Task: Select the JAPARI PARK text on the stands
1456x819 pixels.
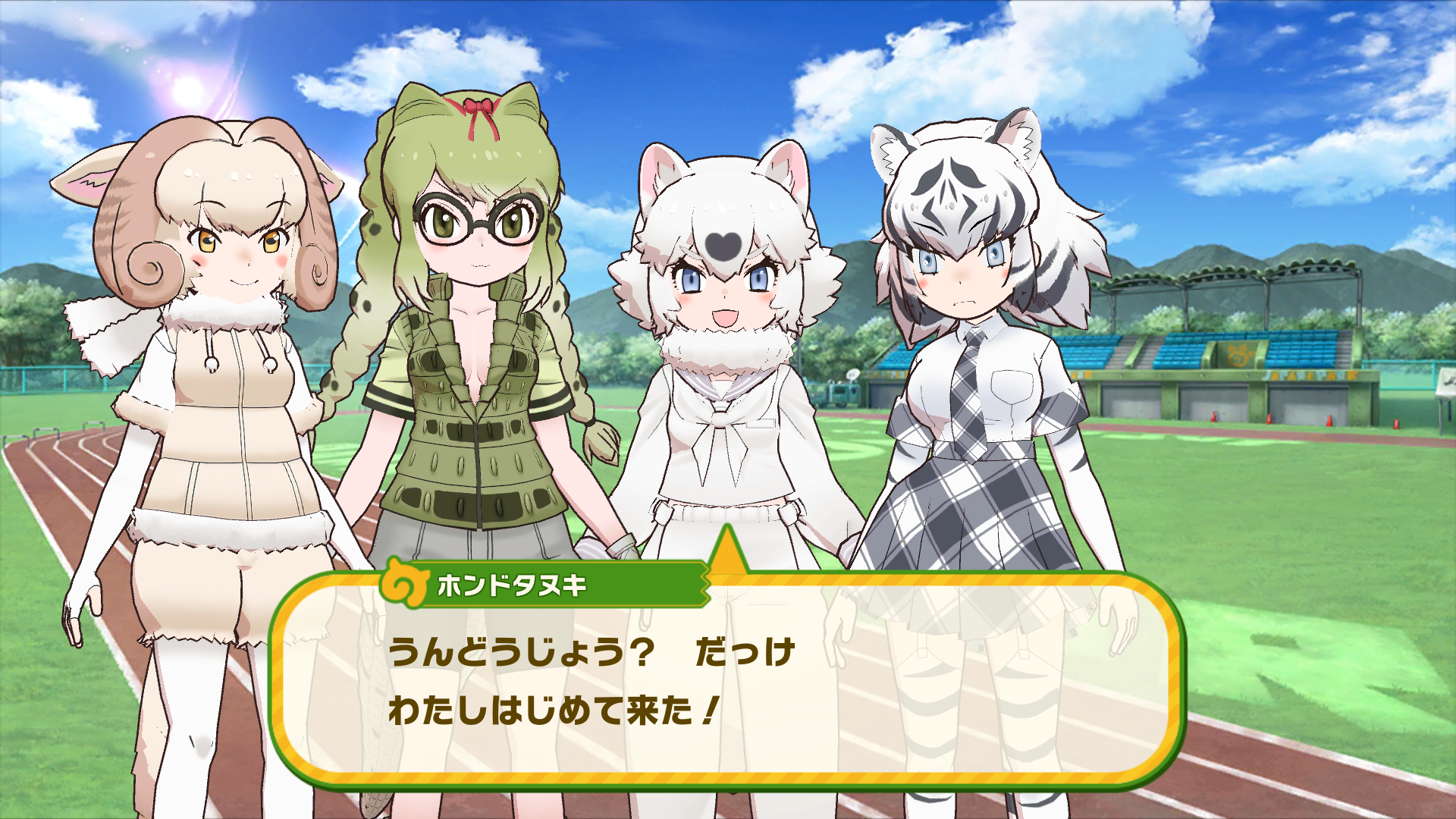Action: tap(1312, 375)
